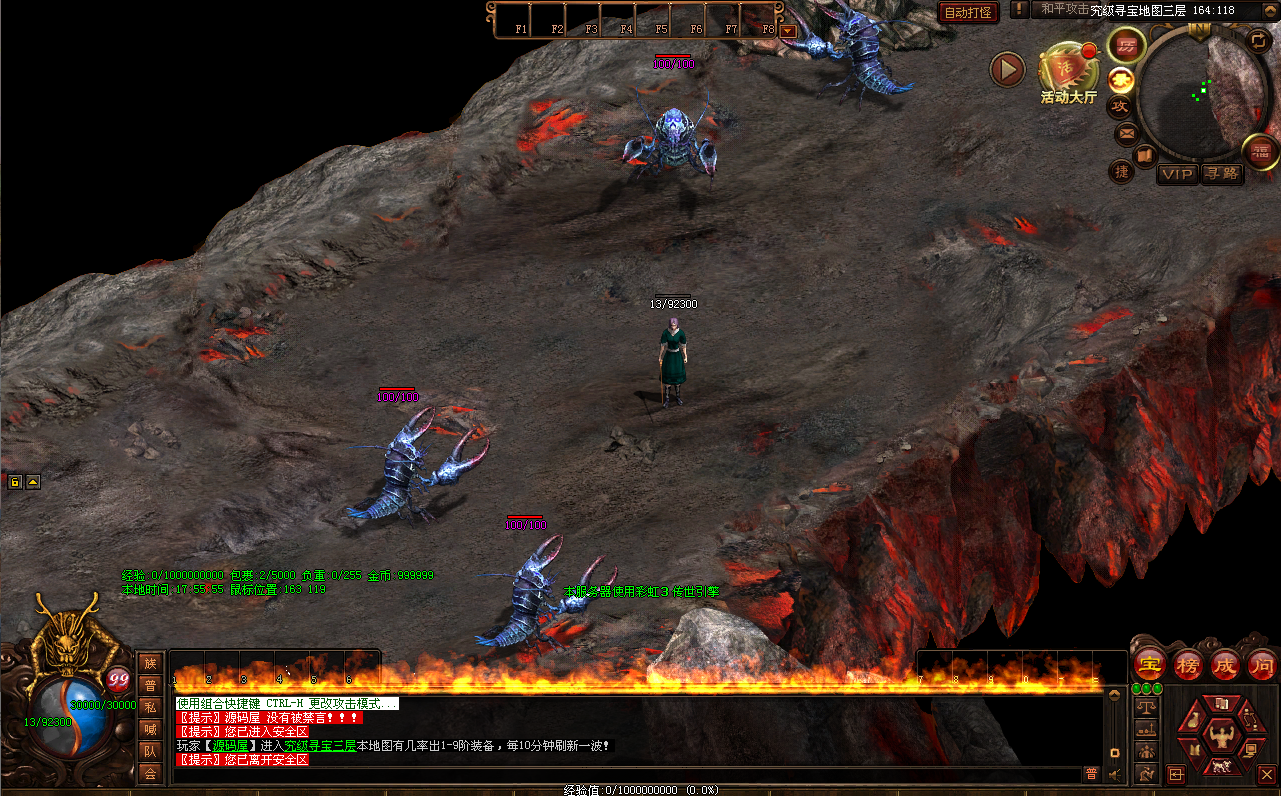
Task: Open the 成 achievements orb
Action: pos(1224,664)
